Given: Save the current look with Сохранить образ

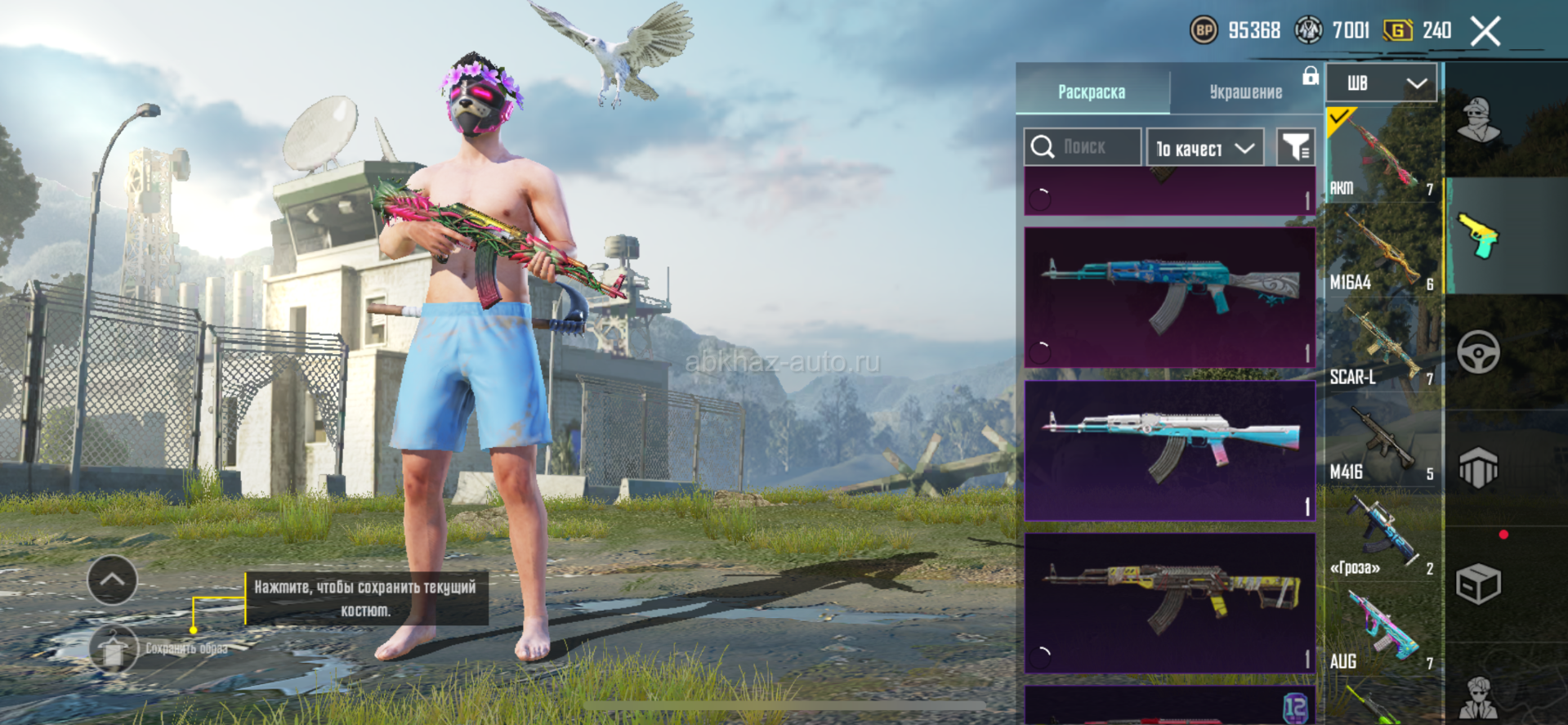Looking at the screenshot, I should click(114, 649).
